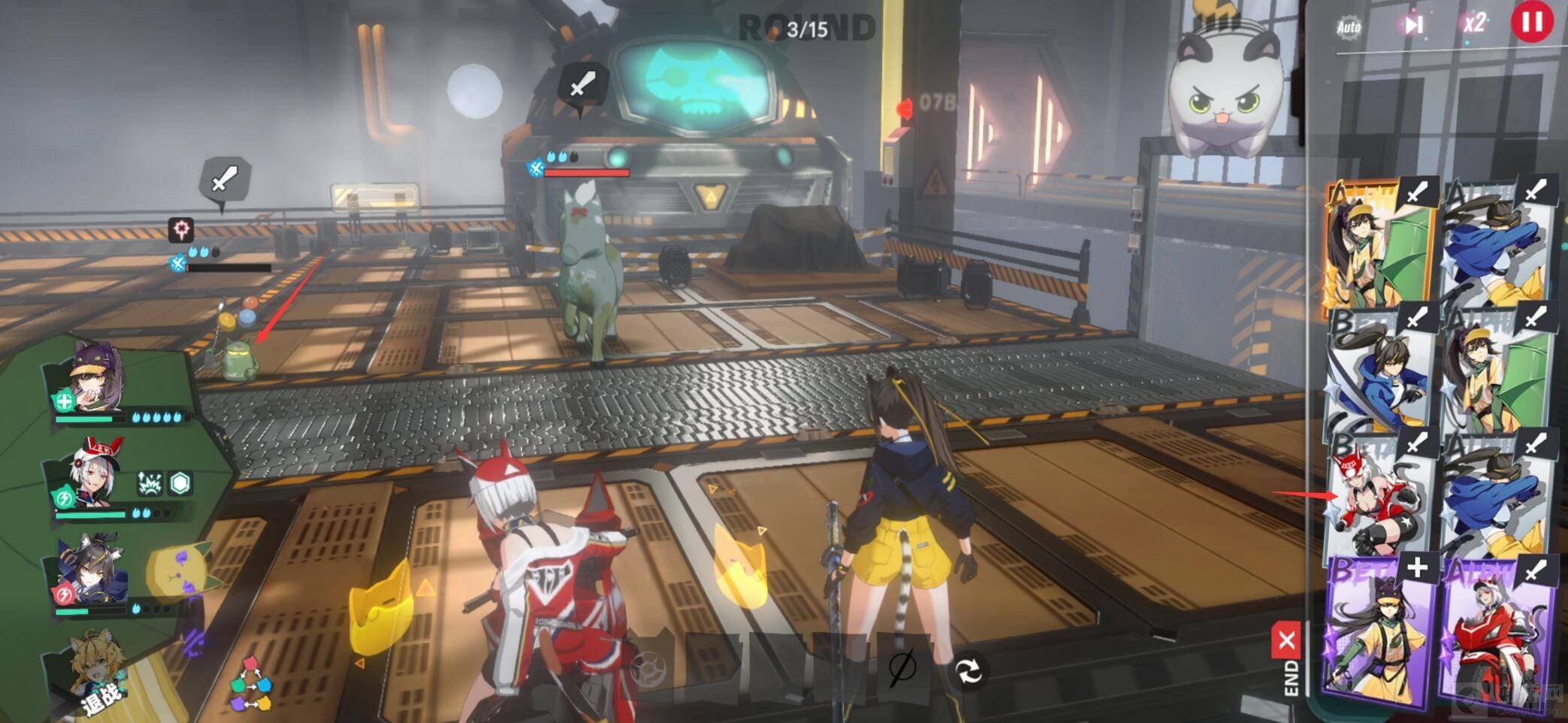
Task: Inspect the hexagon shield status icon
Action: click(180, 483)
